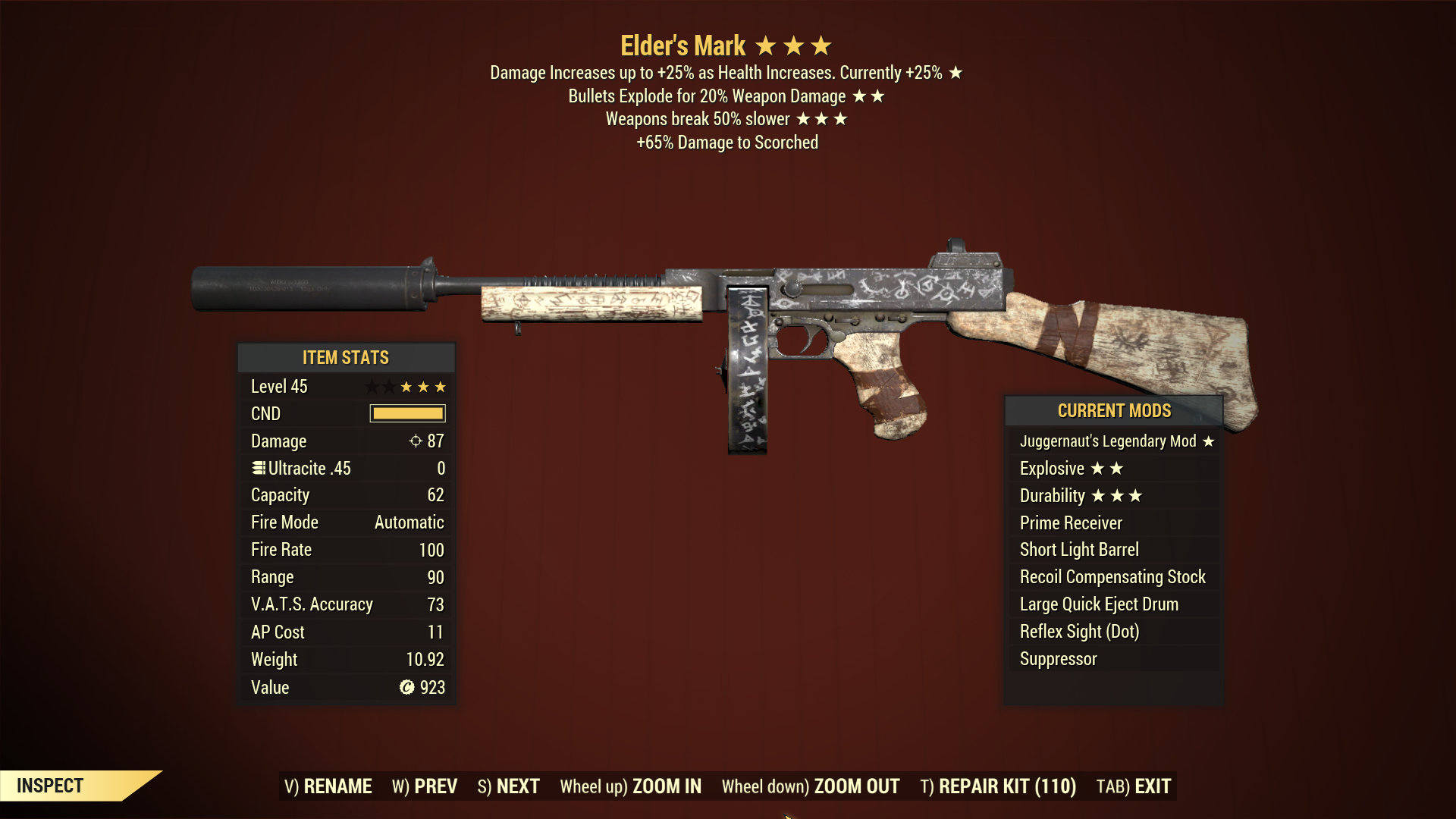Expand the CURRENT MODS panel header
Image resolution: width=1456 pixels, height=819 pixels.
tap(1114, 410)
